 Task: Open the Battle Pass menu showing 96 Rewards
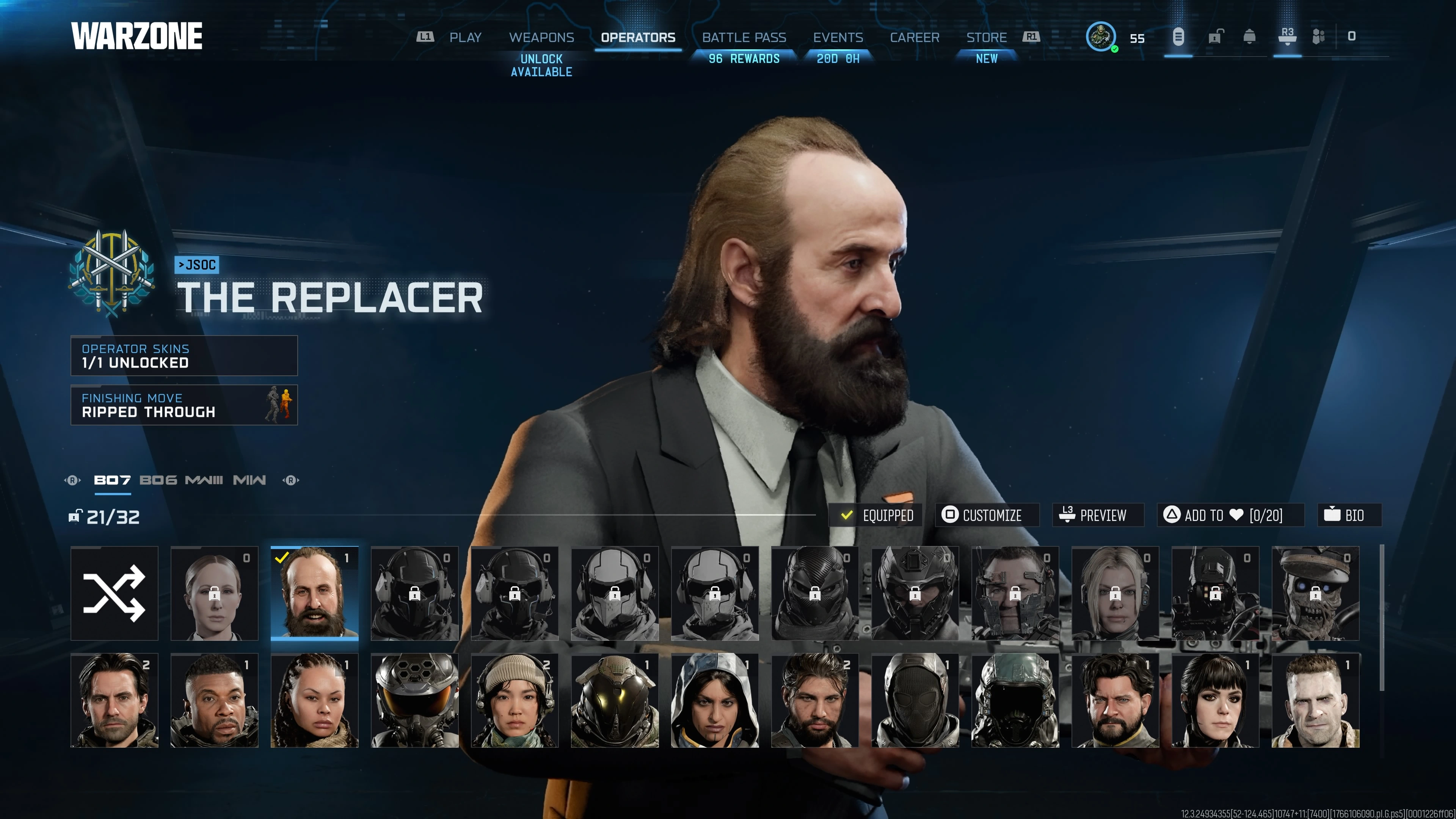pyautogui.click(x=744, y=37)
